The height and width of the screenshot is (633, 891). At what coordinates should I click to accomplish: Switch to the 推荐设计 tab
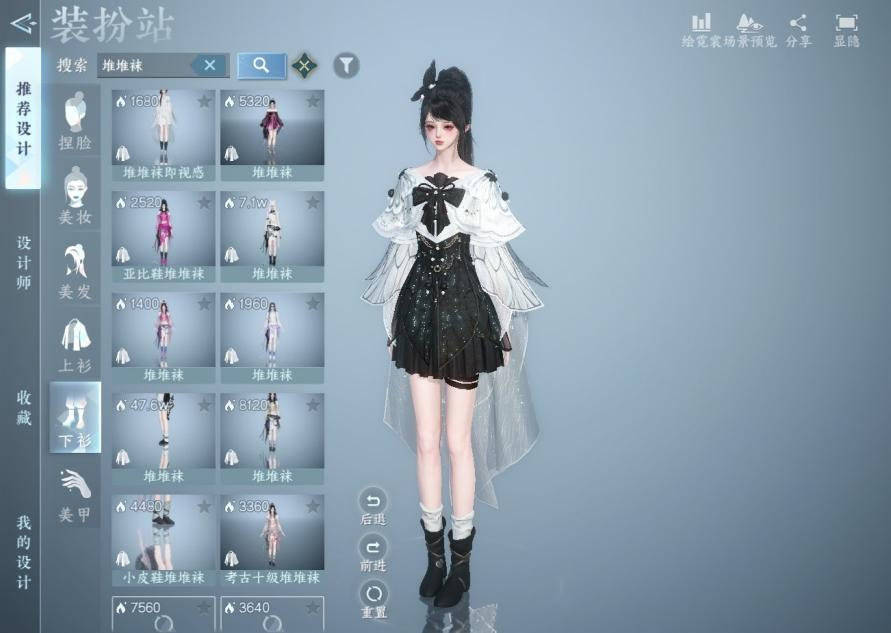click(23, 118)
